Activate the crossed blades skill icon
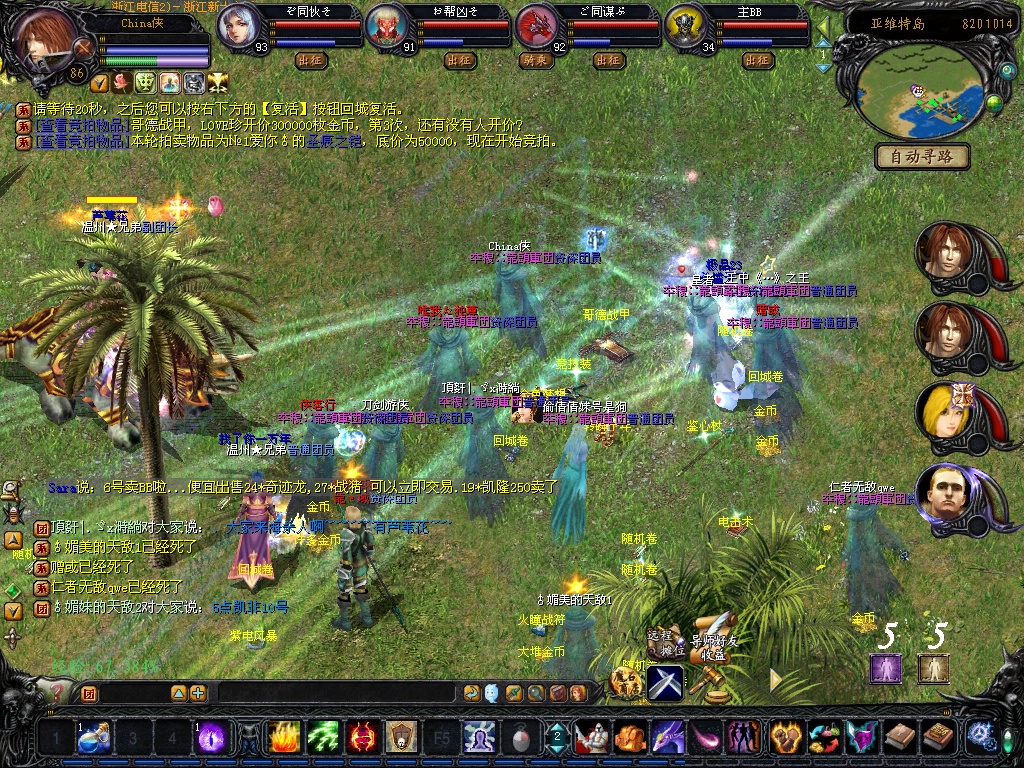Screen dimensions: 1024x768 coord(665,682)
